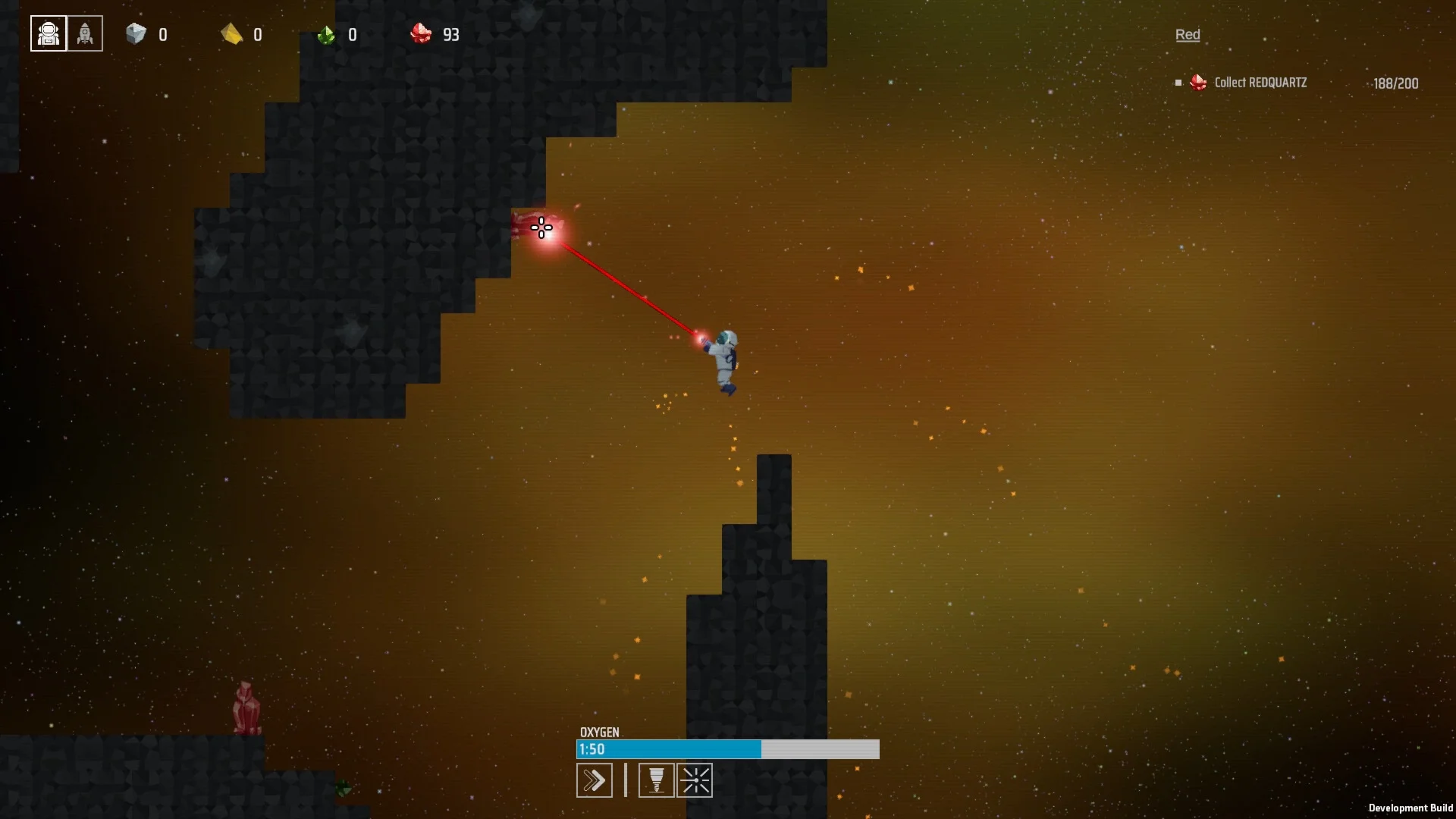This screenshot has height=819, width=1456.
Task: Select the astronaut inventory tab
Action: click(x=49, y=34)
